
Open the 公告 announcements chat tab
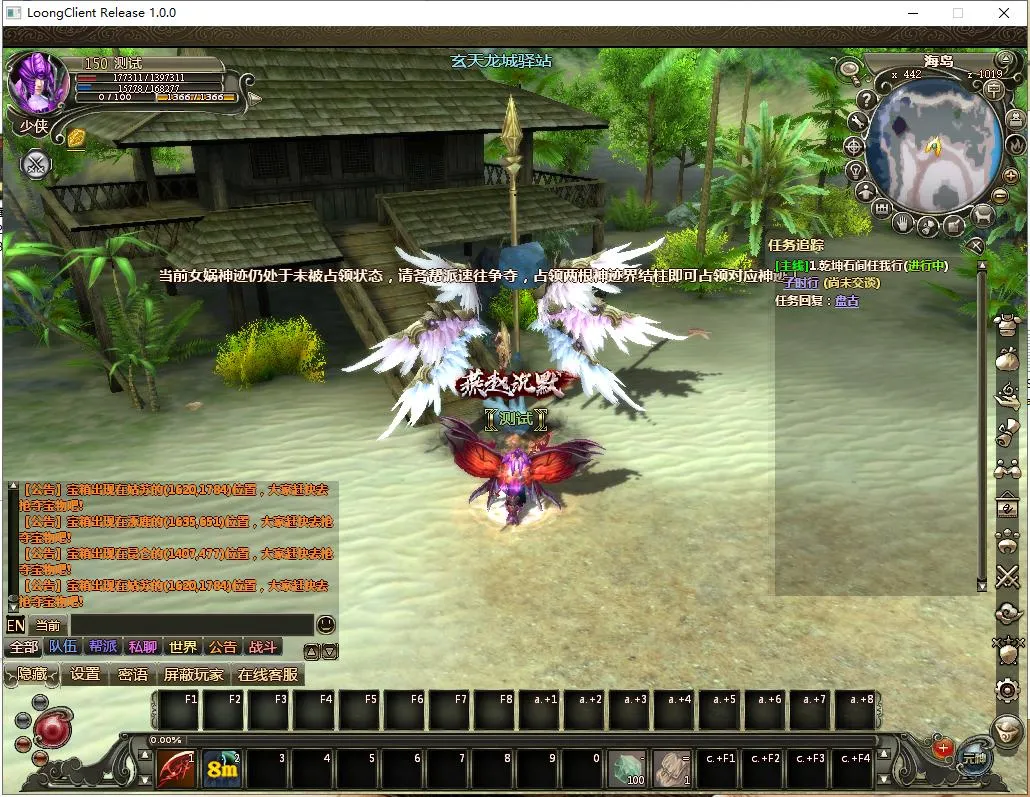coord(223,647)
